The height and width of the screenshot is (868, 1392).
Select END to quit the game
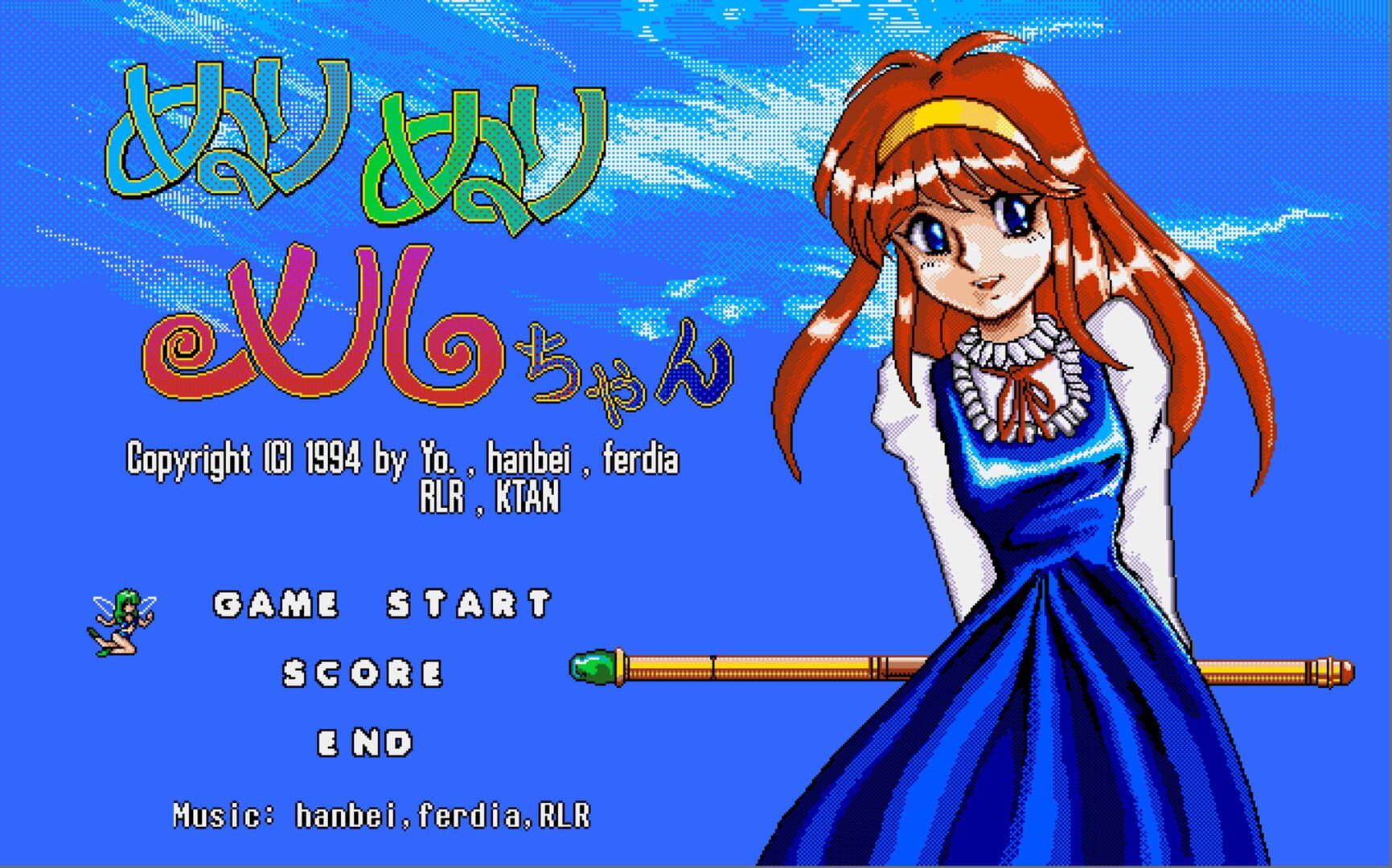(x=362, y=741)
